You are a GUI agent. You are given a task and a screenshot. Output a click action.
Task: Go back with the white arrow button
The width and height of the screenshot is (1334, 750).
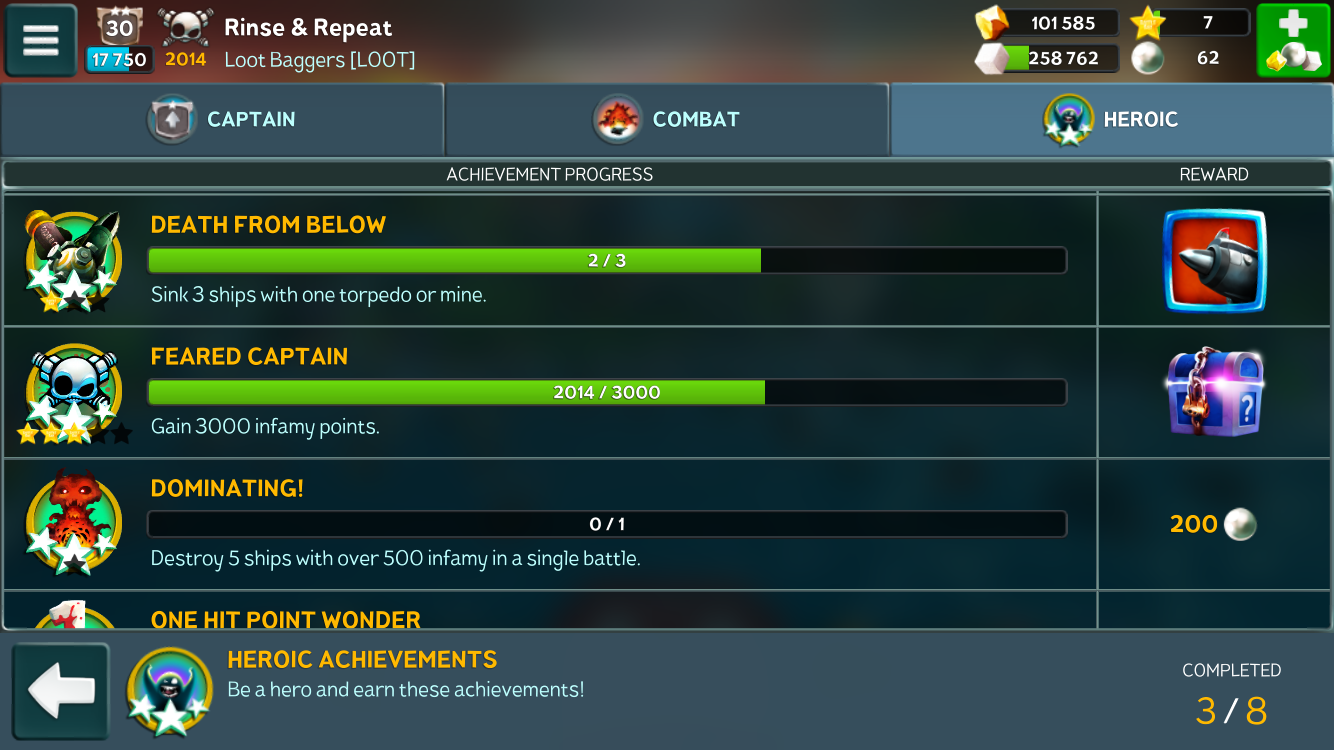[61, 690]
